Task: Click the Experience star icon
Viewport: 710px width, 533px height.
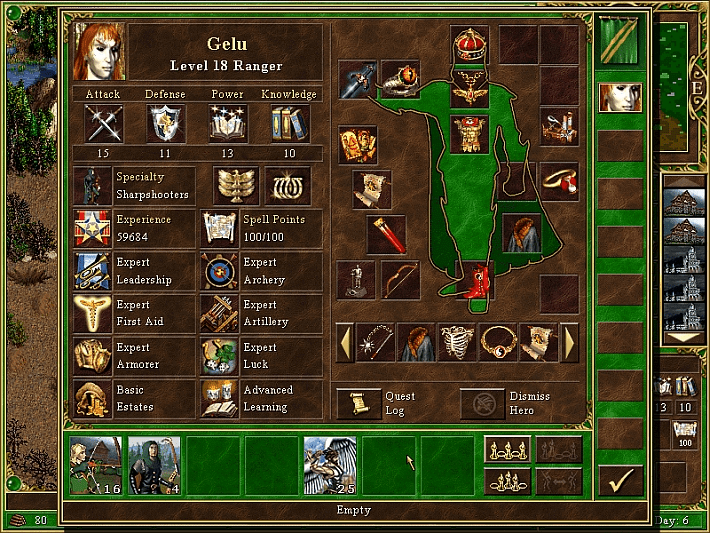Action: [x=92, y=228]
